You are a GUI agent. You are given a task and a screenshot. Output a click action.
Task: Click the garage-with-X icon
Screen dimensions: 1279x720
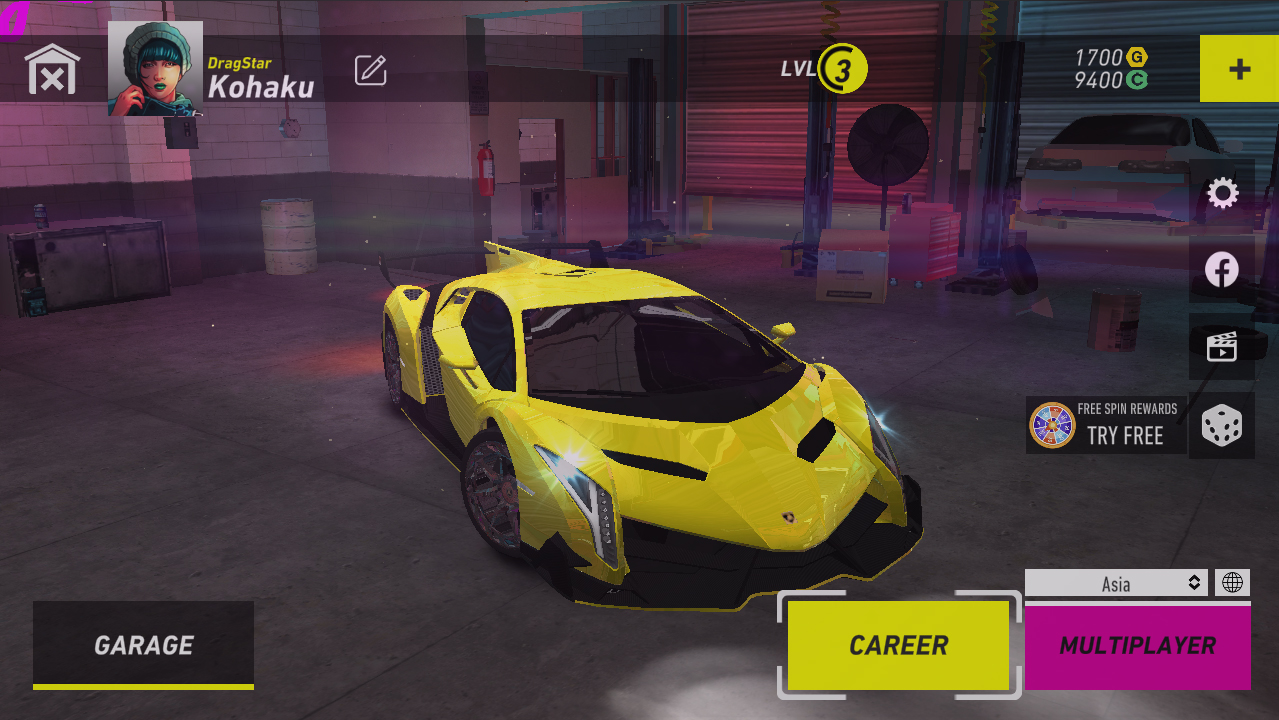tap(52, 69)
